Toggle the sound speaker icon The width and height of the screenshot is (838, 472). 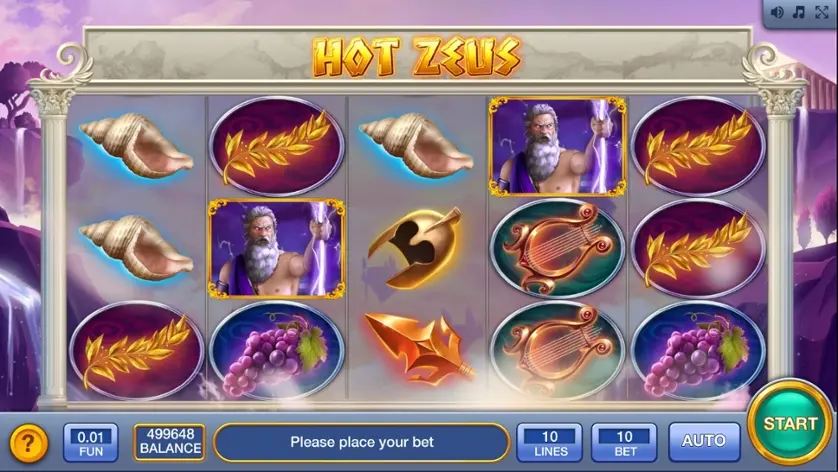(x=777, y=12)
